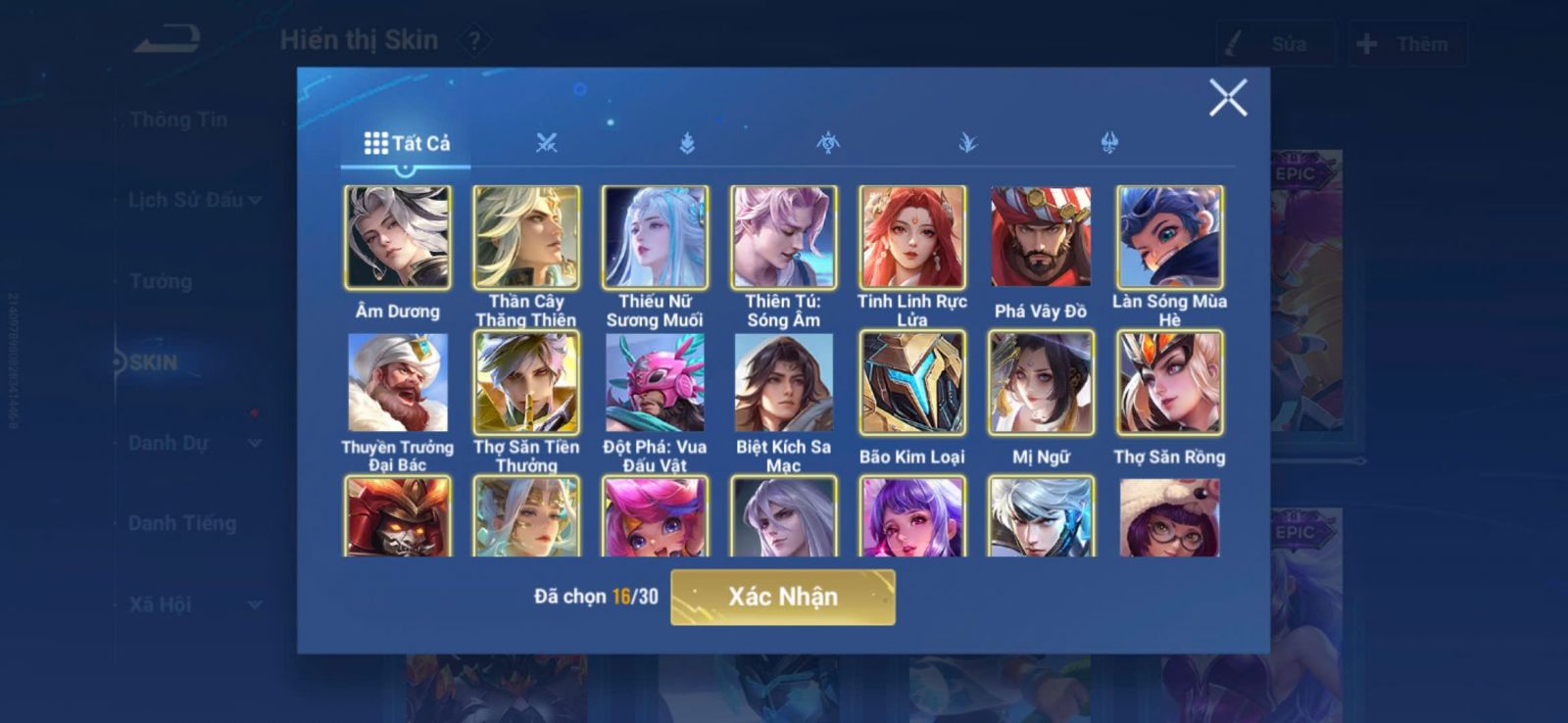
Task: Select the Thợ Săn Rồng skin
Action: (x=1169, y=383)
